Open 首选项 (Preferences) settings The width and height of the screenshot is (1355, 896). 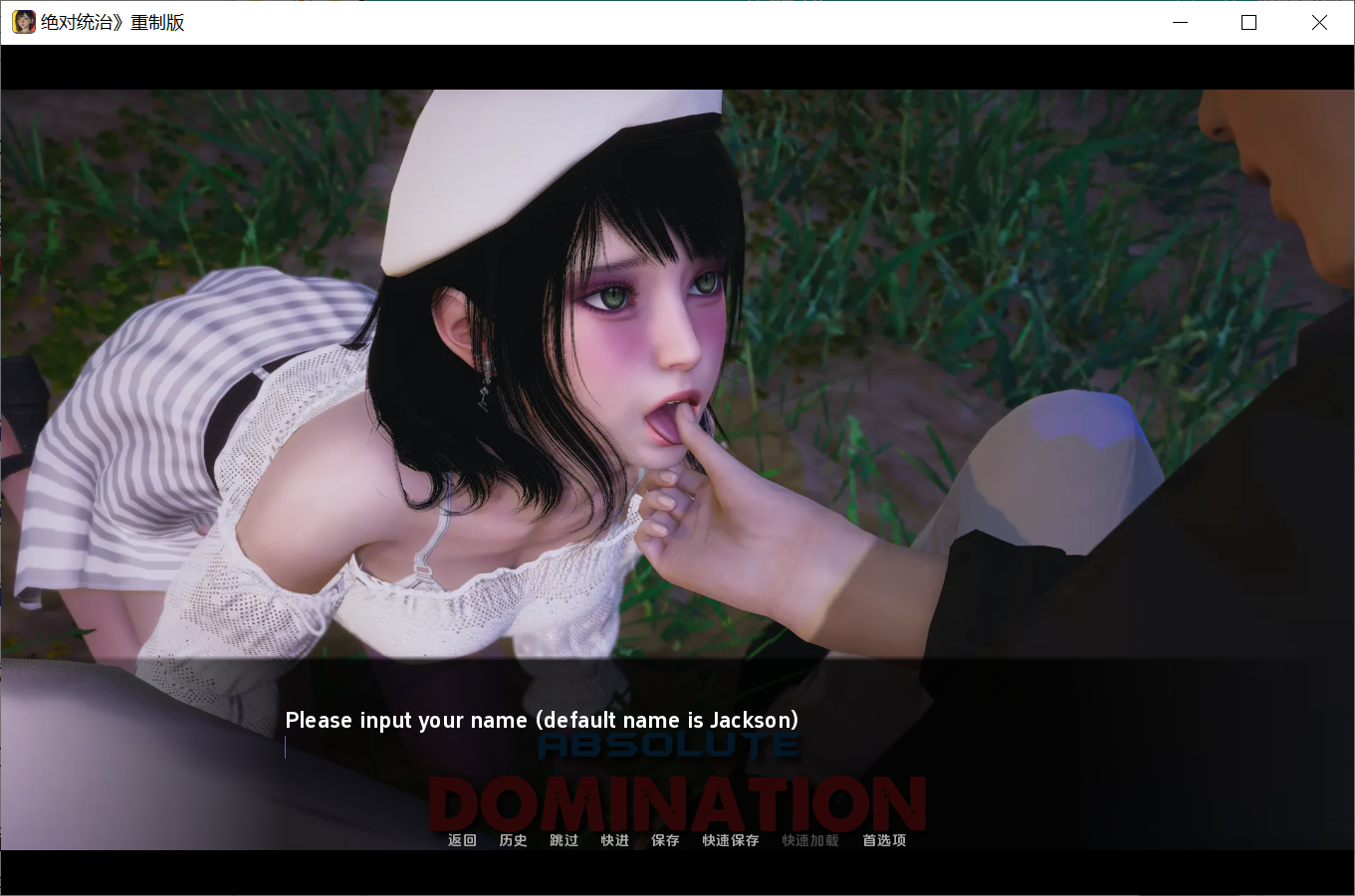[x=882, y=840]
